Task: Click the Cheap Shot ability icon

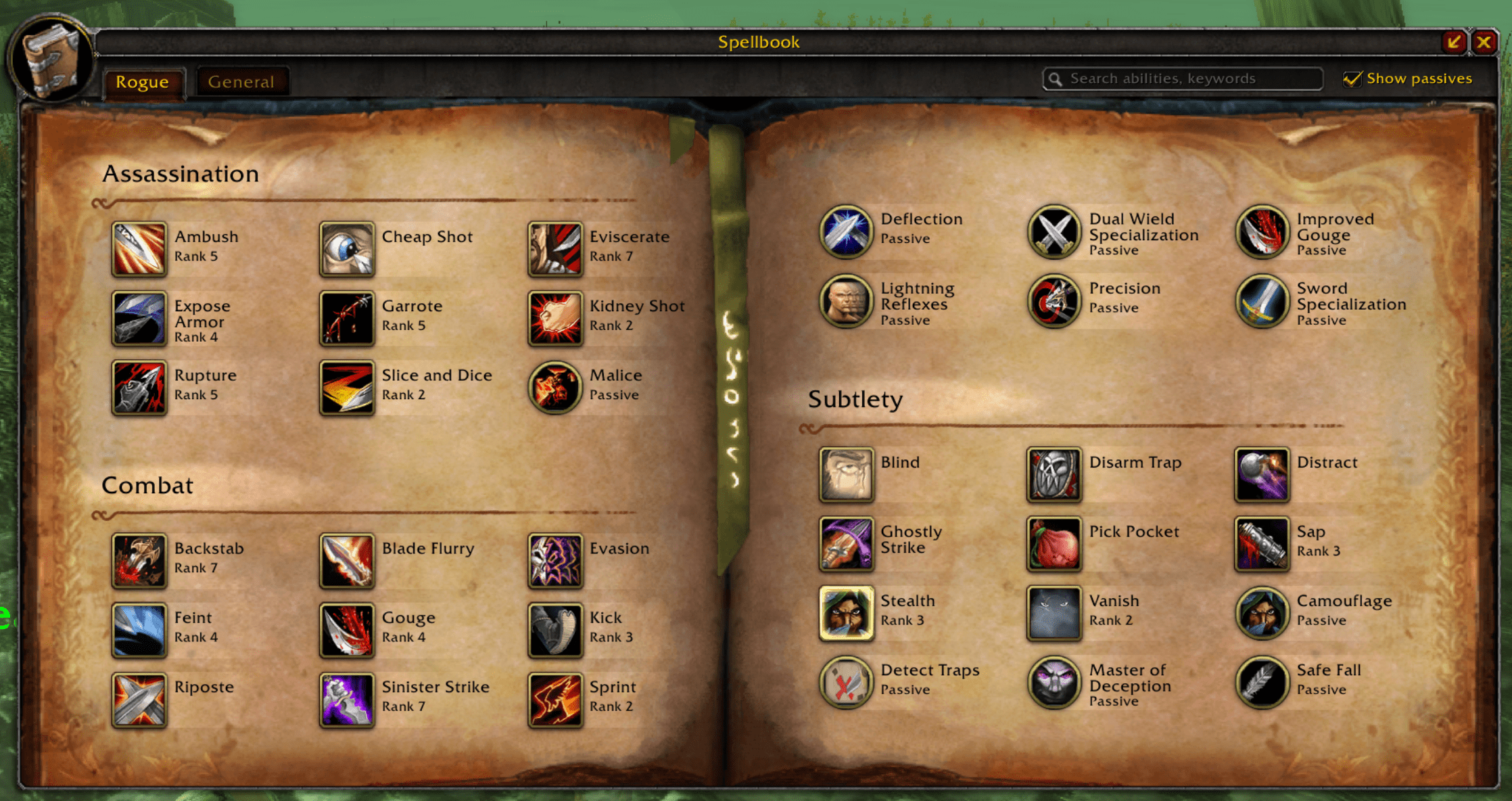Action: coord(347,250)
